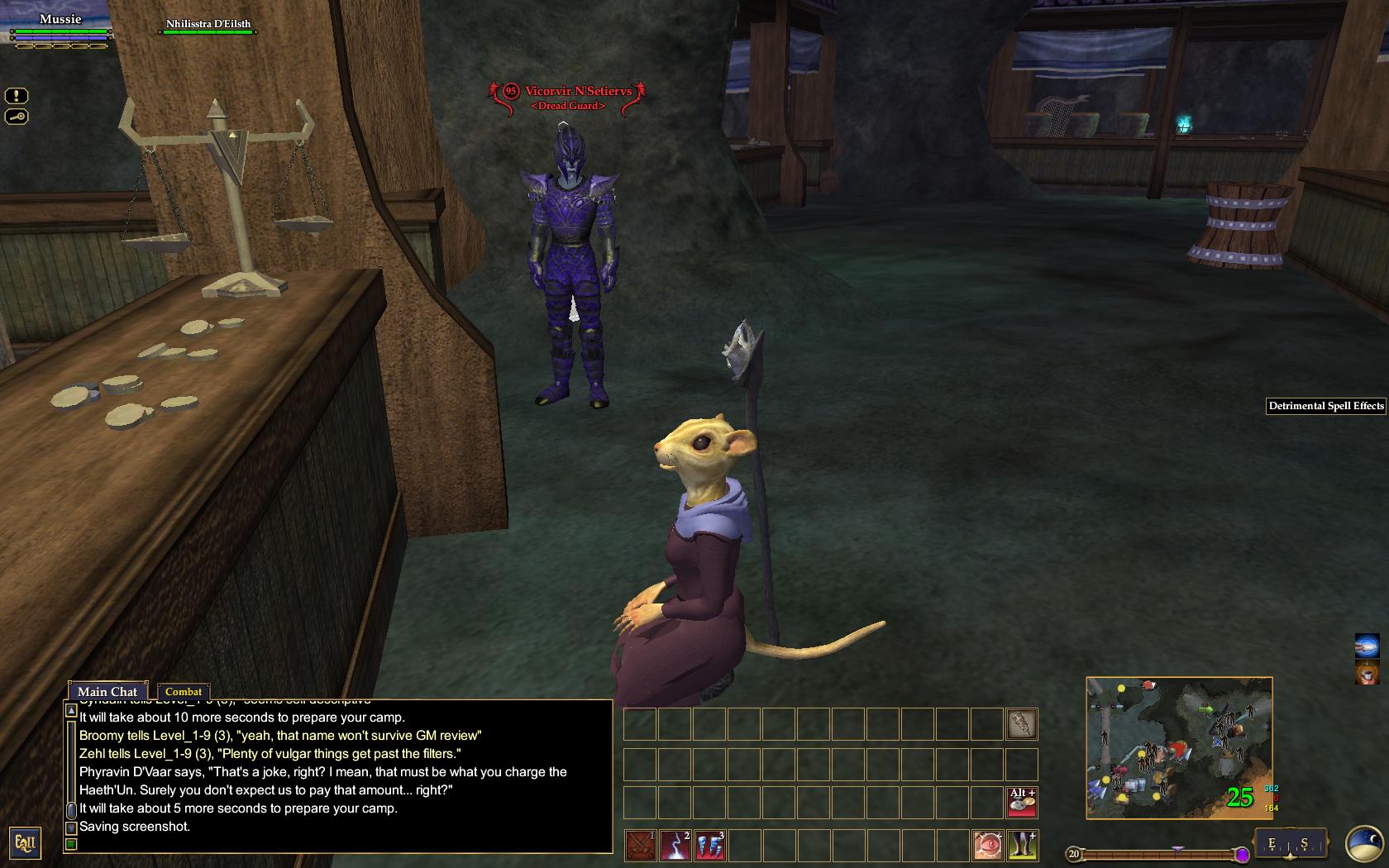Switch to the Combat chat tab
The height and width of the screenshot is (868, 1389).
[x=184, y=692]
